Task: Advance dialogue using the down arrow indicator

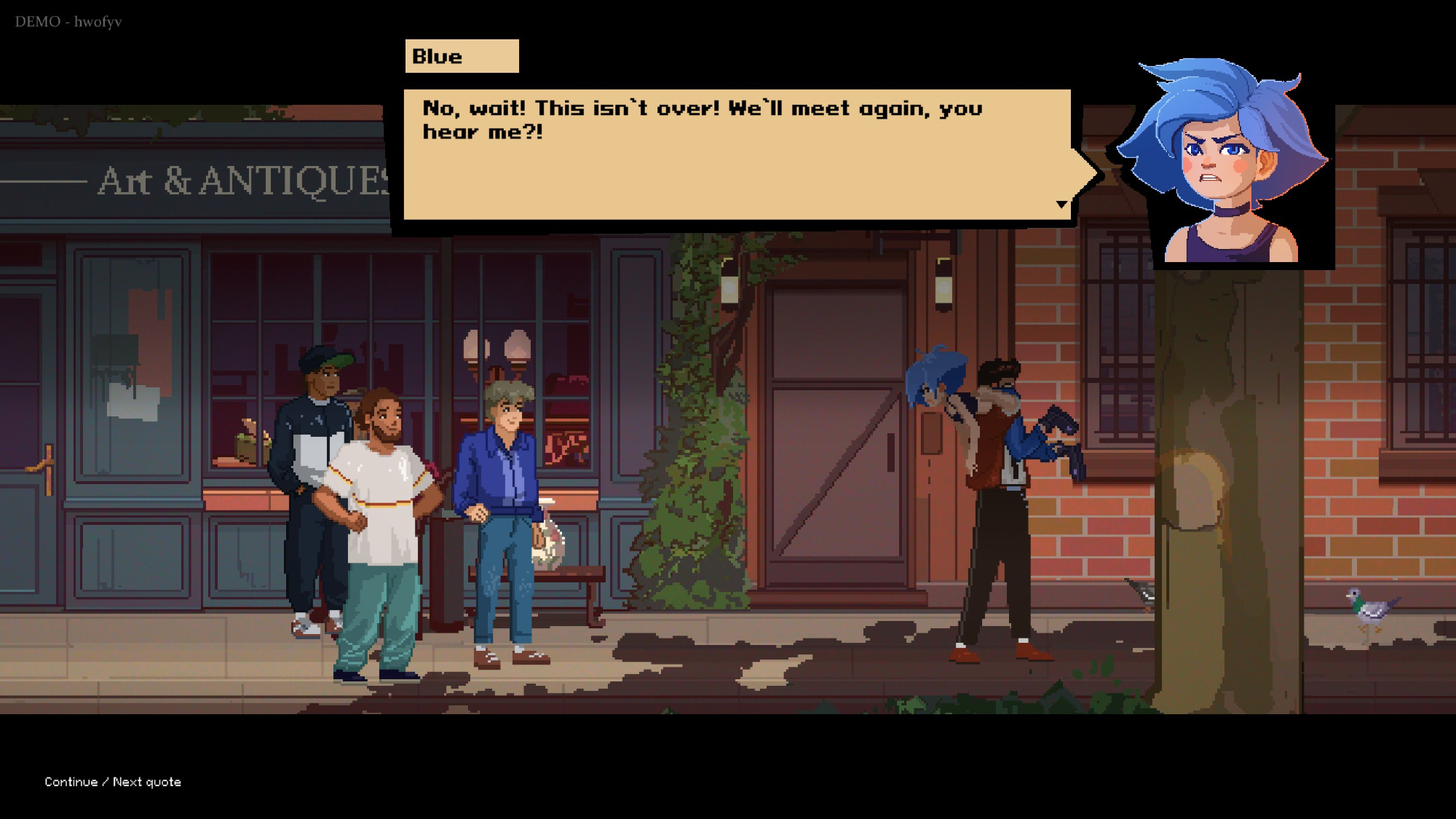Action: 1061,205
